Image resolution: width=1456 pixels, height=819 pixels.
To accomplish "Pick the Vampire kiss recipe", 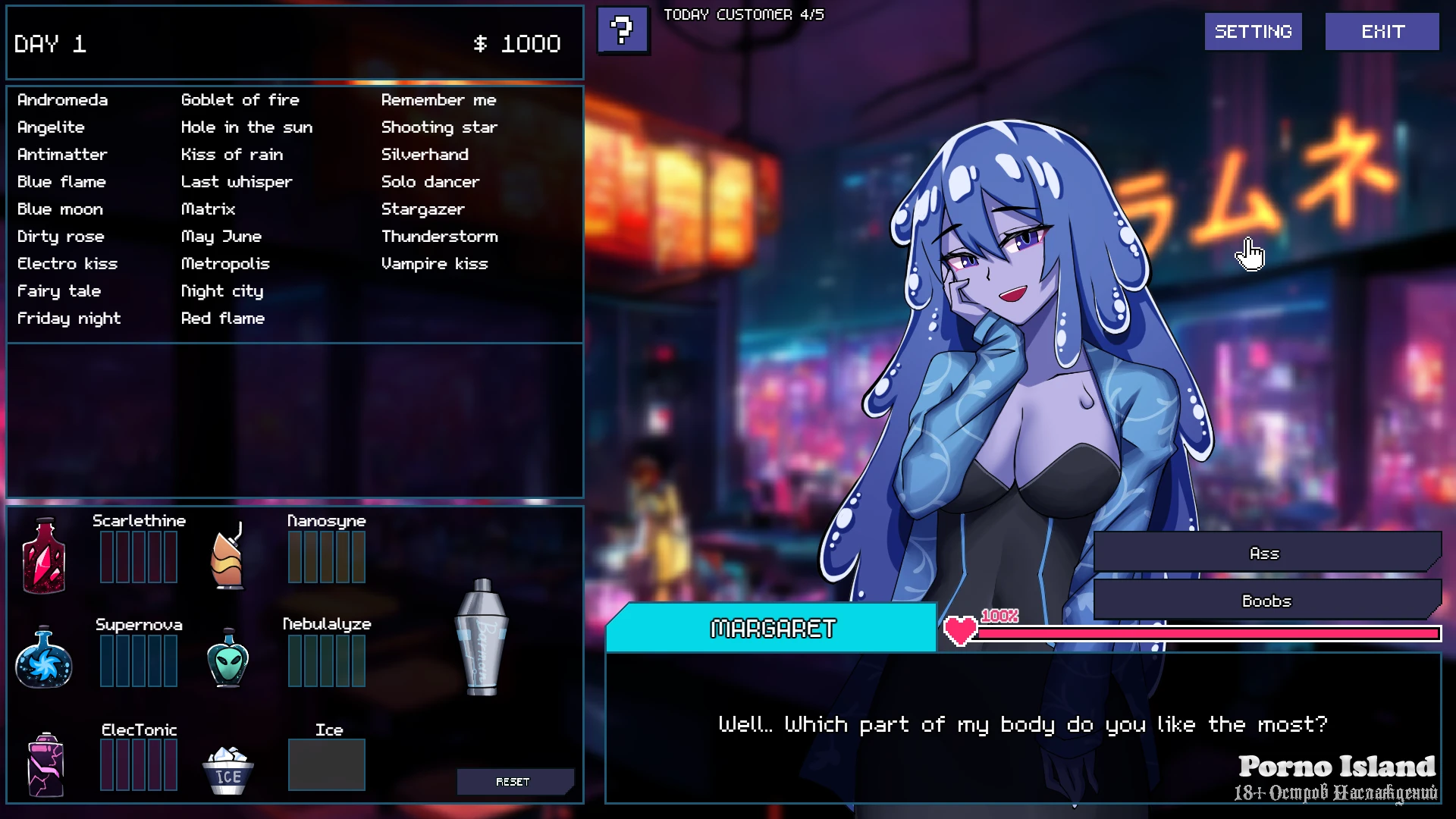I will tap(434, 264).
